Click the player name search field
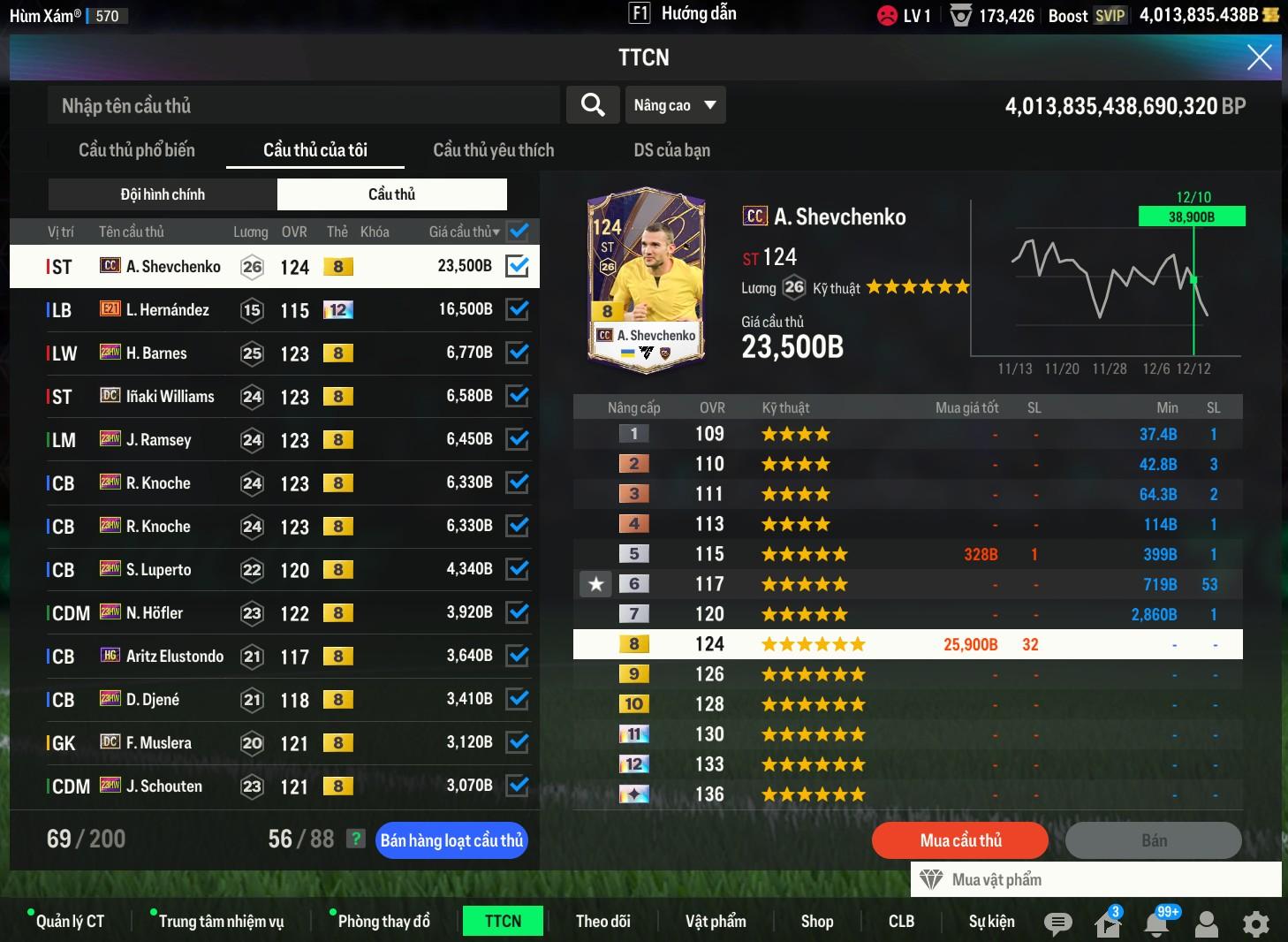The width and height of the screenshot is (1288, 942). (303, 106)
